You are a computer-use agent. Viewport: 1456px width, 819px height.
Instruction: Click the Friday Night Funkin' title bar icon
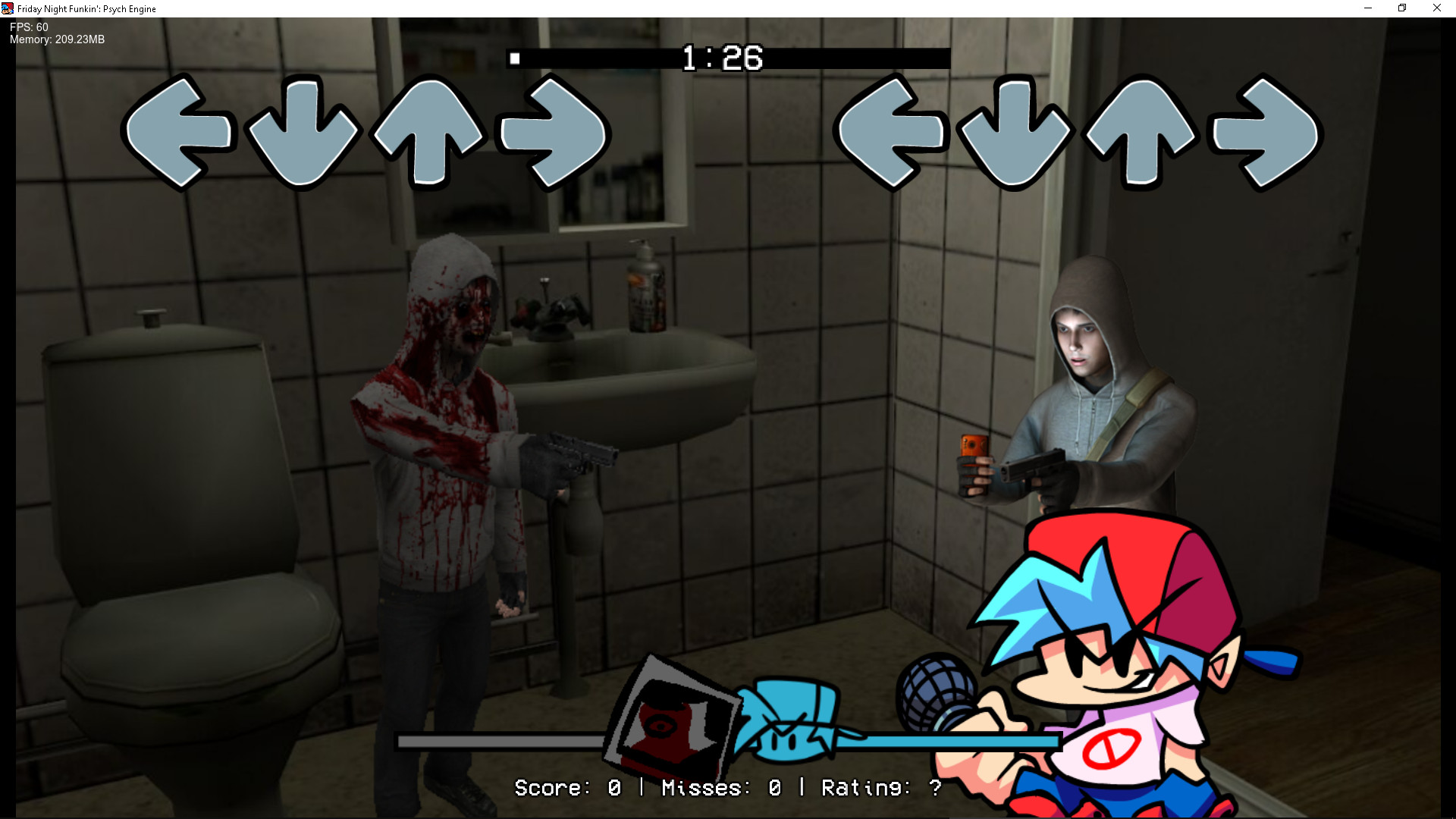click(x=8, y=8)
